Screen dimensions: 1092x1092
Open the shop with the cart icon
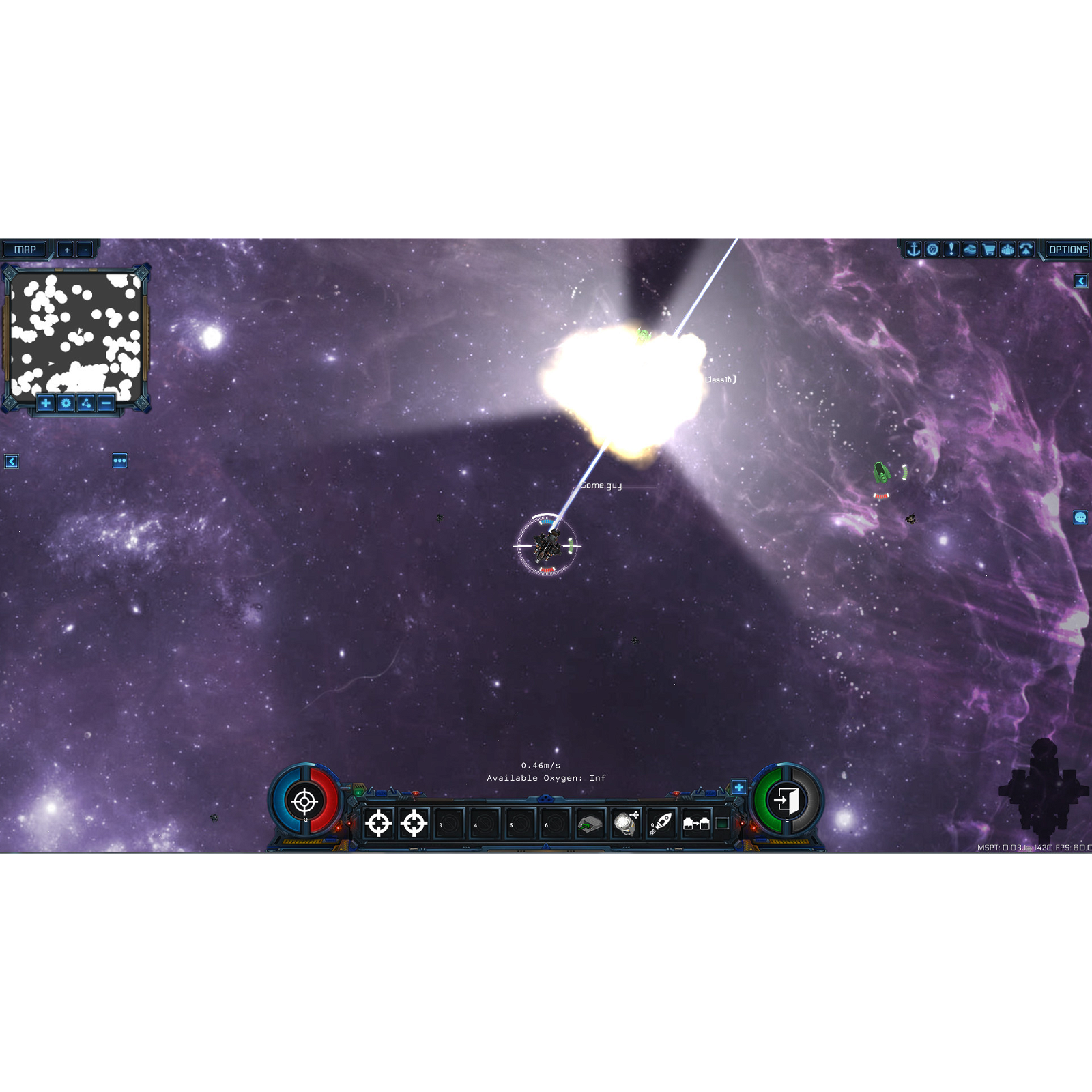(x=988, y=249)
